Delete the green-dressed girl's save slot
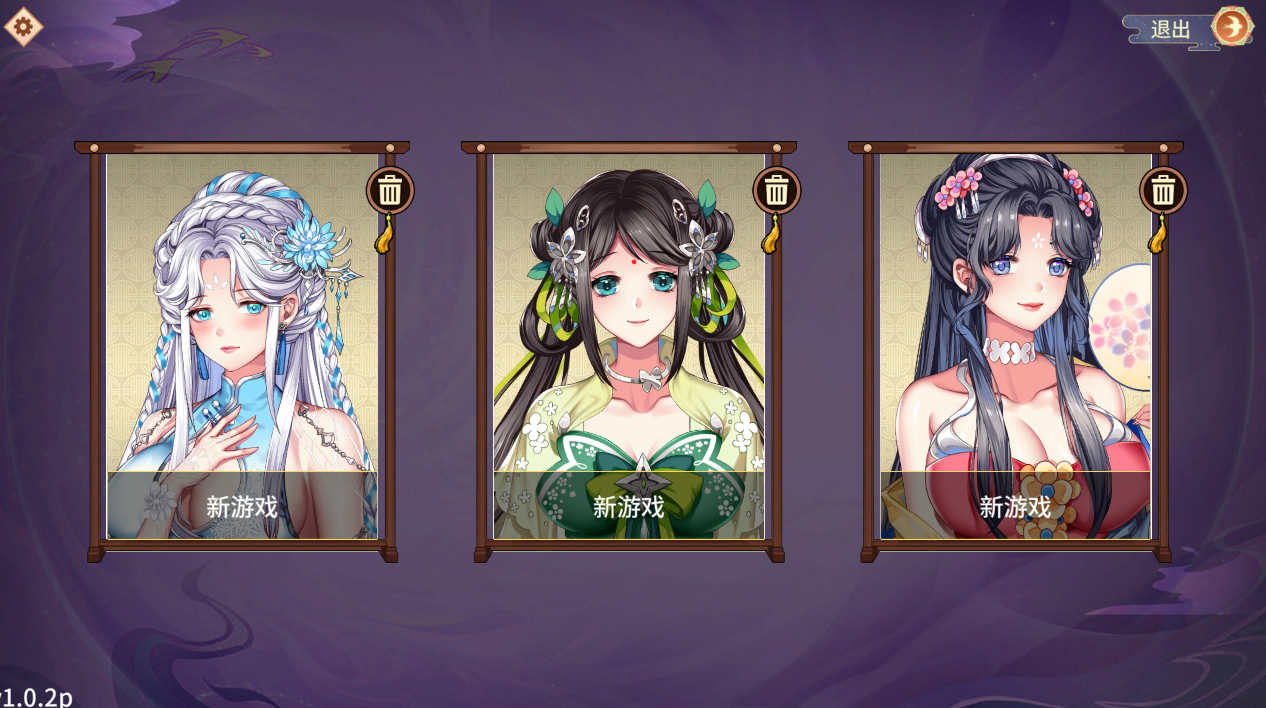 tap(777, 189)
